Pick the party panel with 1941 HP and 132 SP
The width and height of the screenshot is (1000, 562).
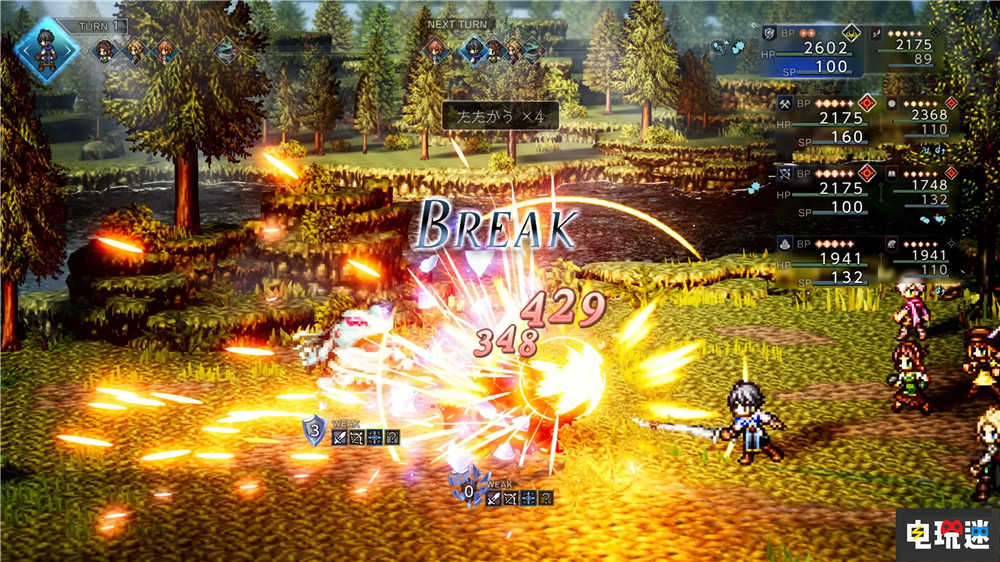(x=820, y=263)
